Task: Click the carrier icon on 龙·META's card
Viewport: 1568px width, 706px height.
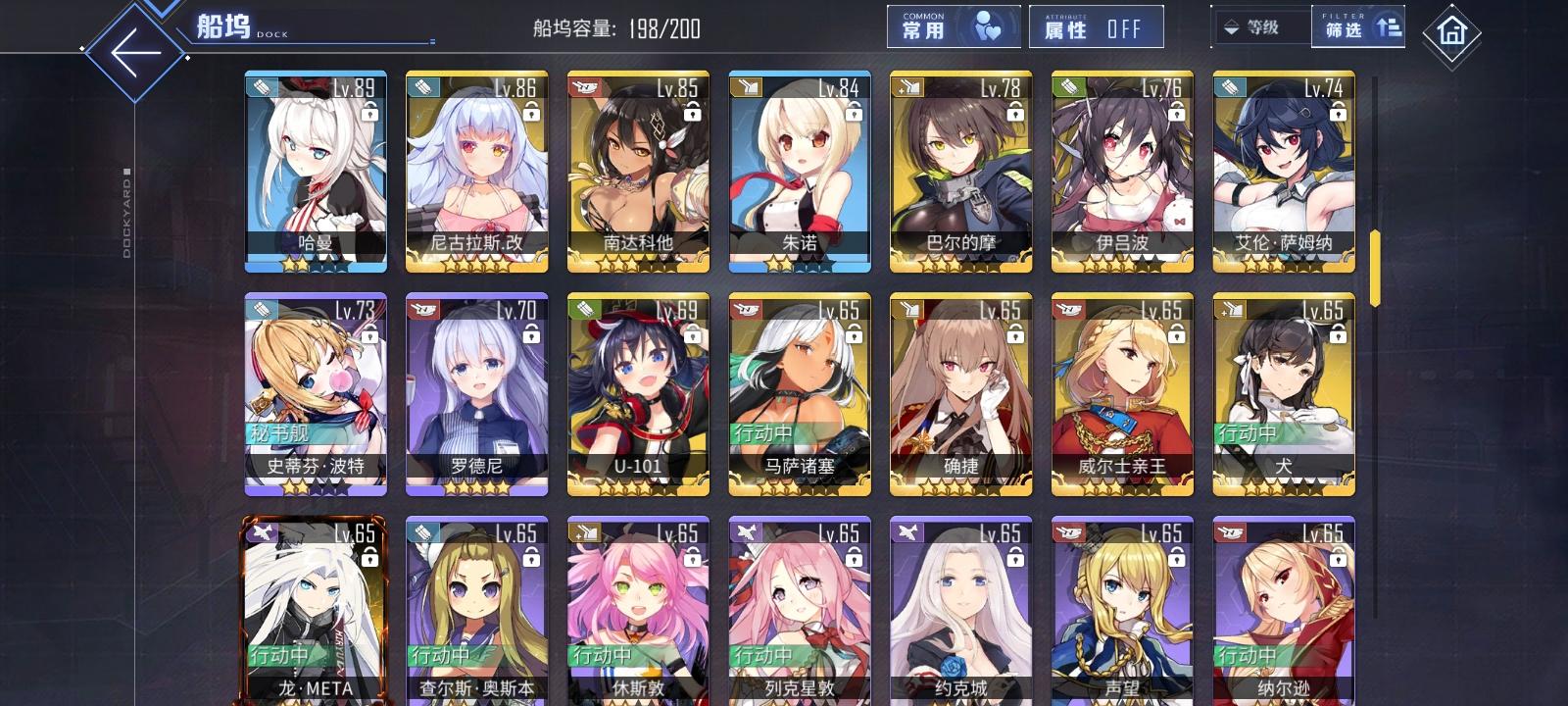Action: pos(263,532)
